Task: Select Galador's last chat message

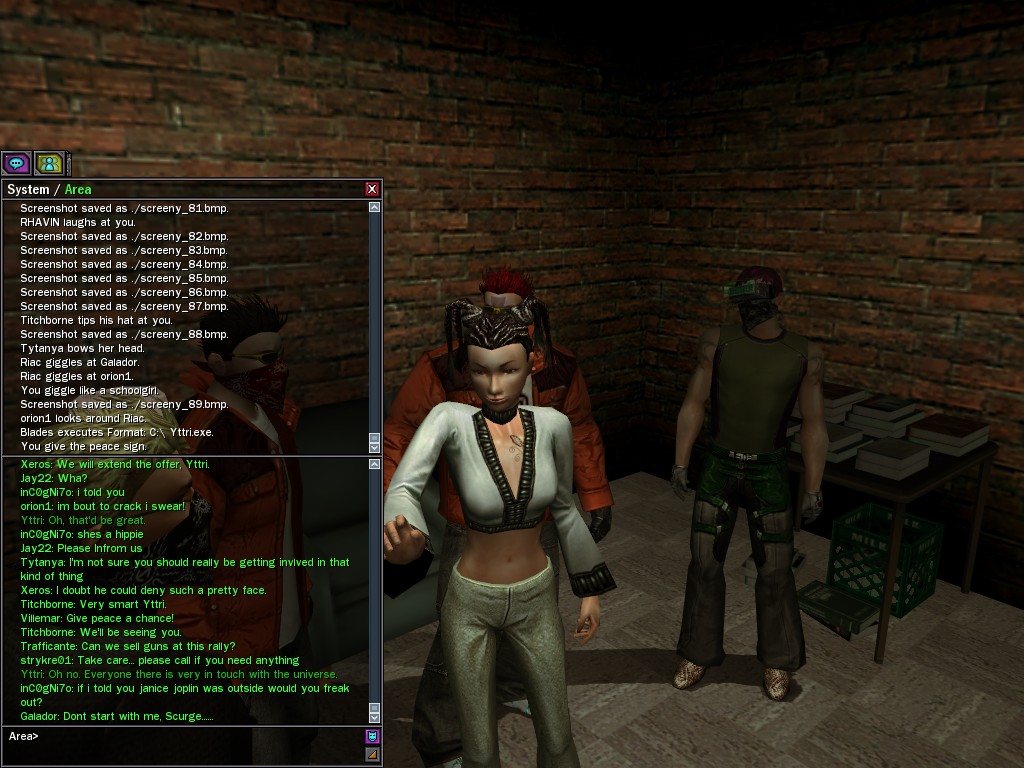Action: tap(117, 717)
